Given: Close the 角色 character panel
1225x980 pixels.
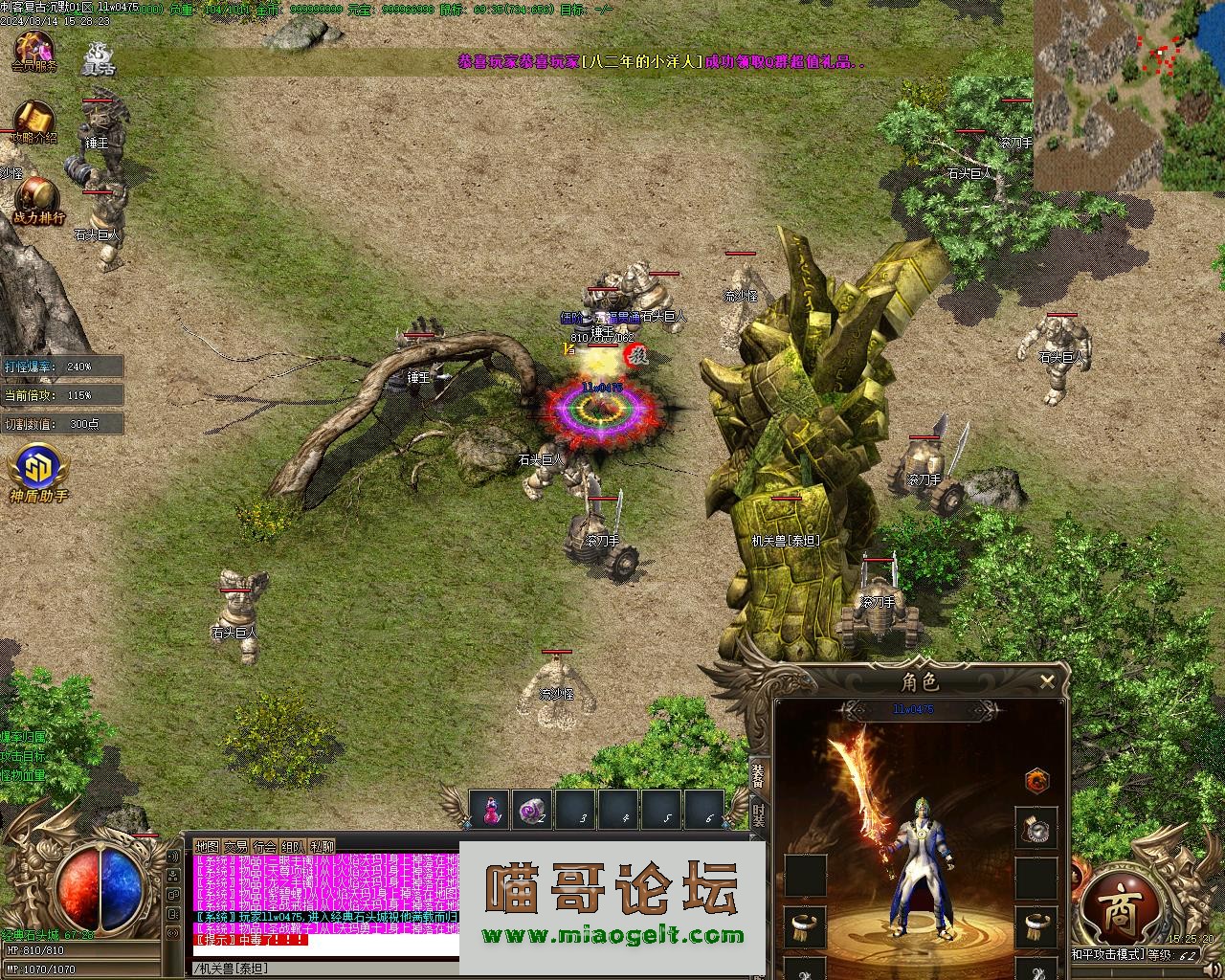Looking at the screenshot, I should point(1047,681).
